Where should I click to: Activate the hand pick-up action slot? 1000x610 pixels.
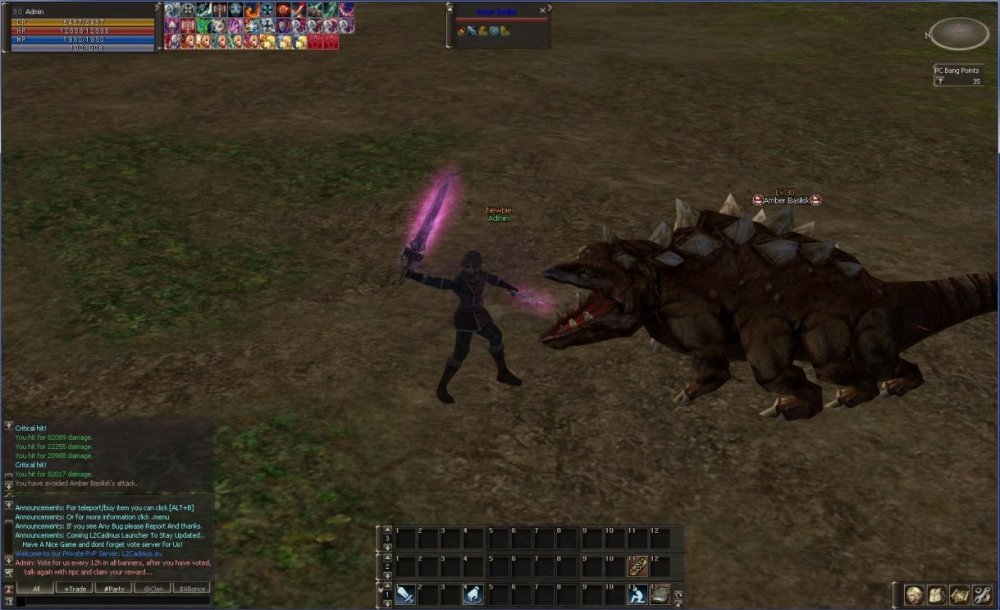coord(474,595)
